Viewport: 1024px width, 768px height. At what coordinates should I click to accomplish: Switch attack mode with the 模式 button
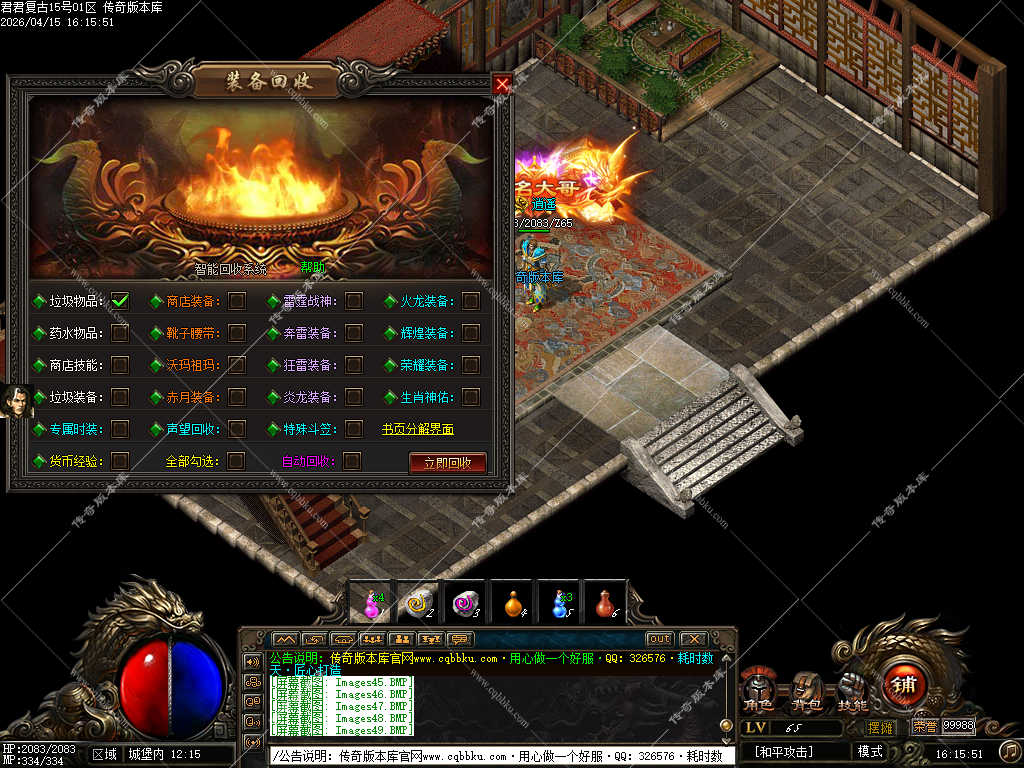870,751
